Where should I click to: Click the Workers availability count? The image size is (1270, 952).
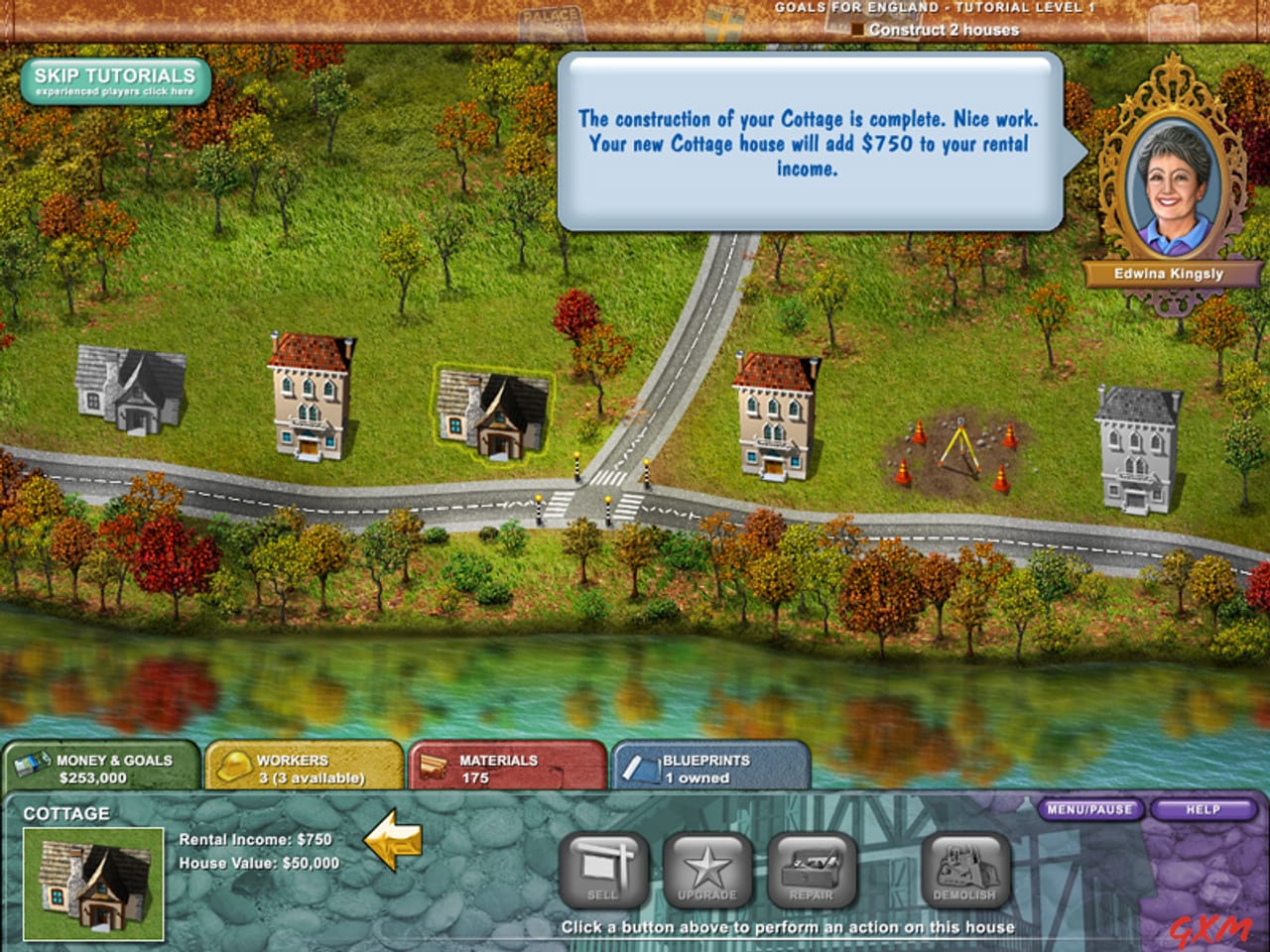click(x=314, y=776)
